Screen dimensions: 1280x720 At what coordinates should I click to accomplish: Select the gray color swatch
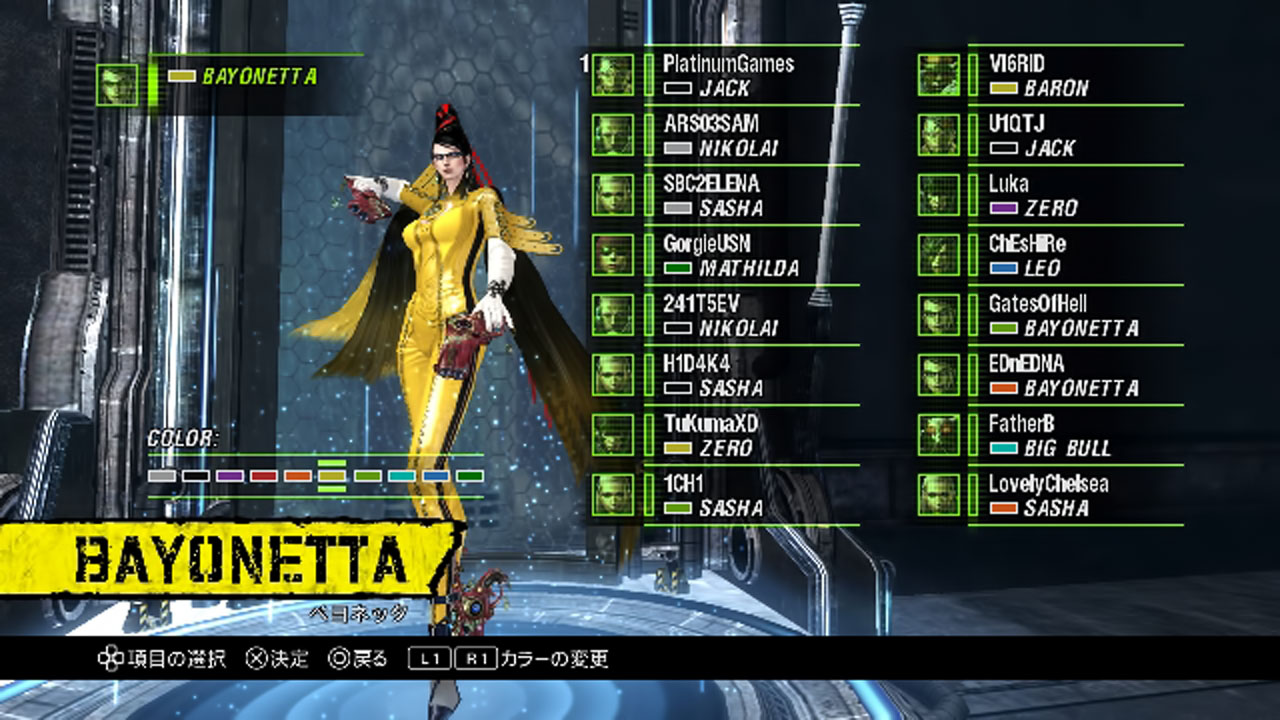(x=162, y=476)
